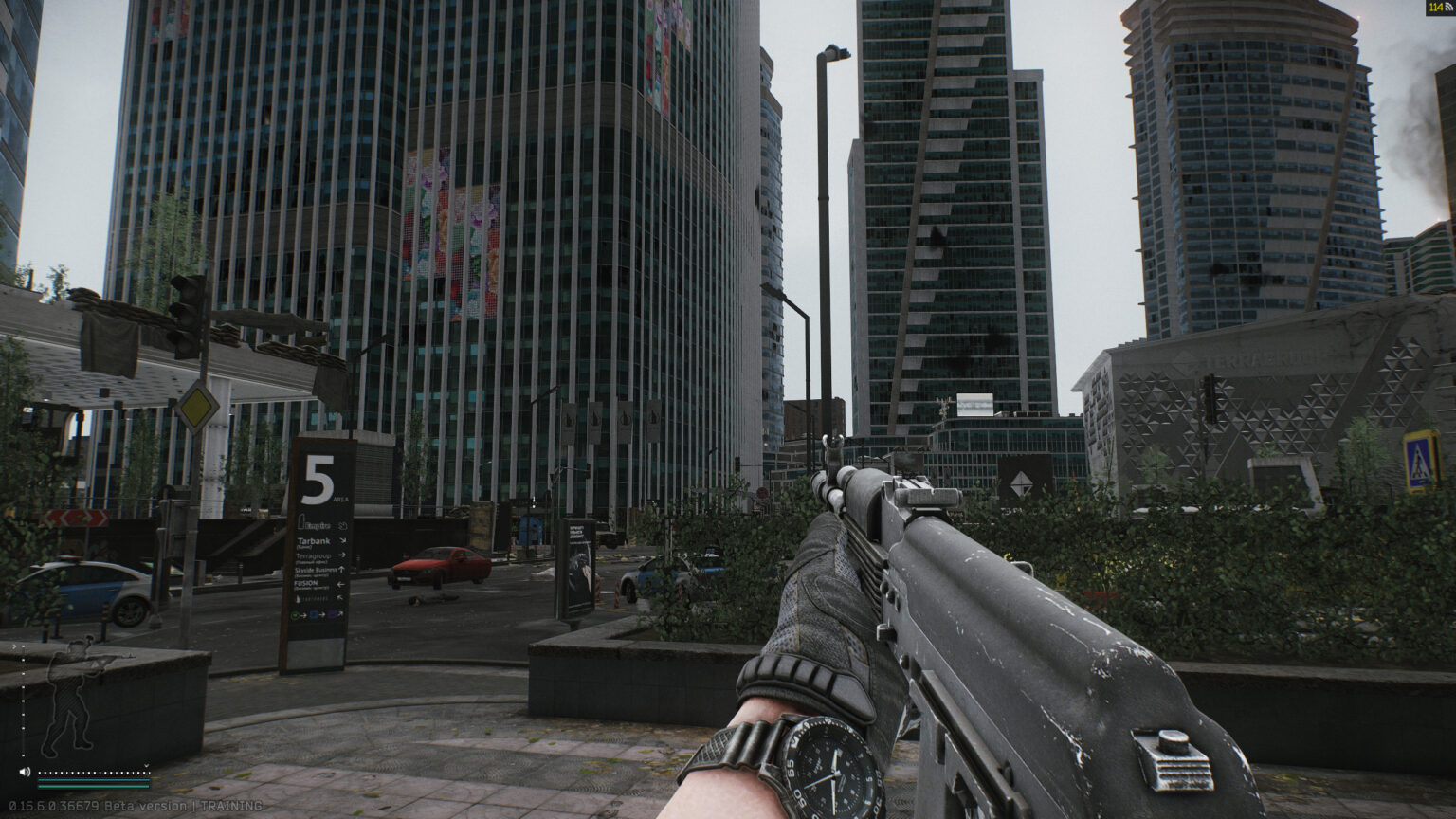Select the FUSION entry on the directory sign
Screen dimensions: 1456x819
click(306, 584)
